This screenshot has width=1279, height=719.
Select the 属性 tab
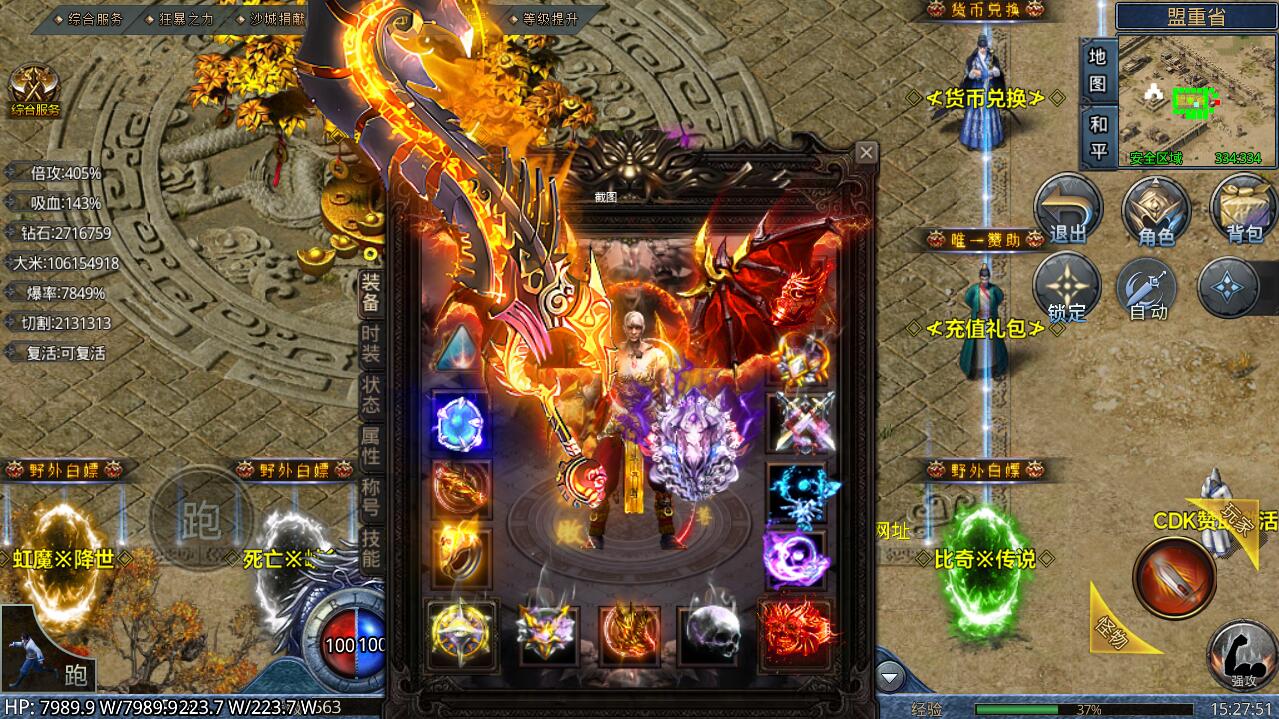370,446
